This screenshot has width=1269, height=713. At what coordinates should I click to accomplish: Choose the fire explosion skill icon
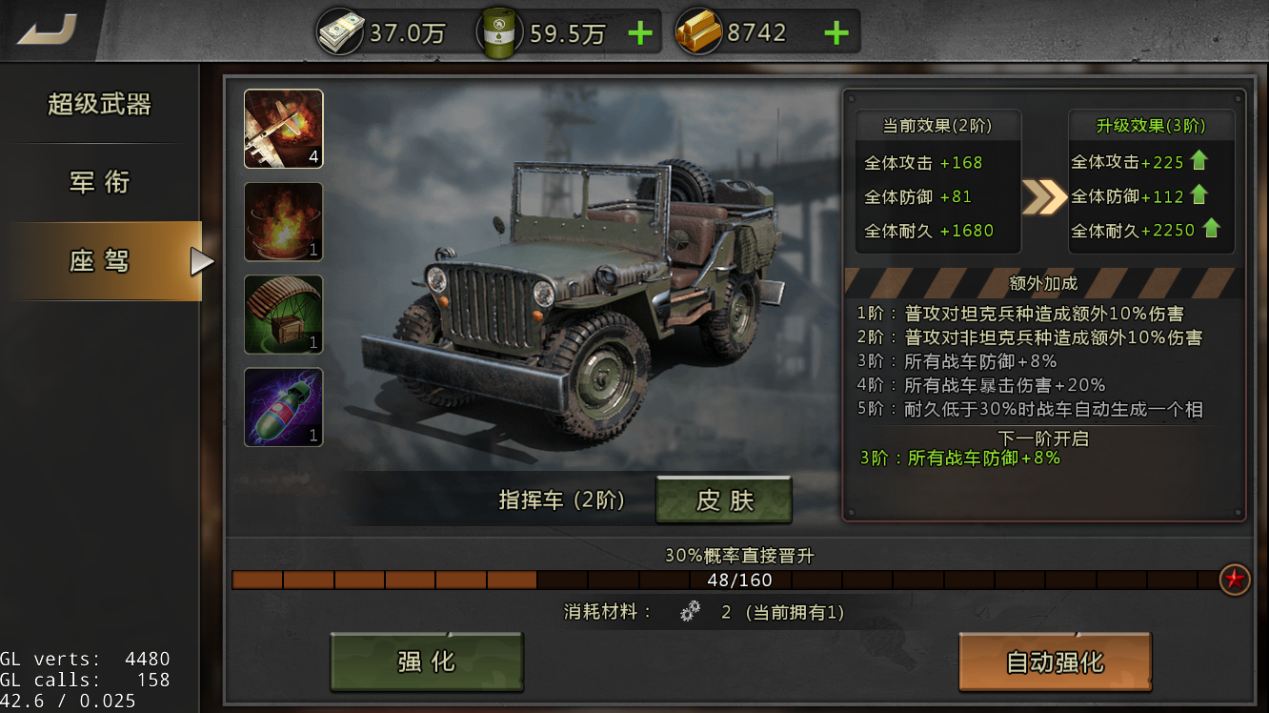[283, 222]
